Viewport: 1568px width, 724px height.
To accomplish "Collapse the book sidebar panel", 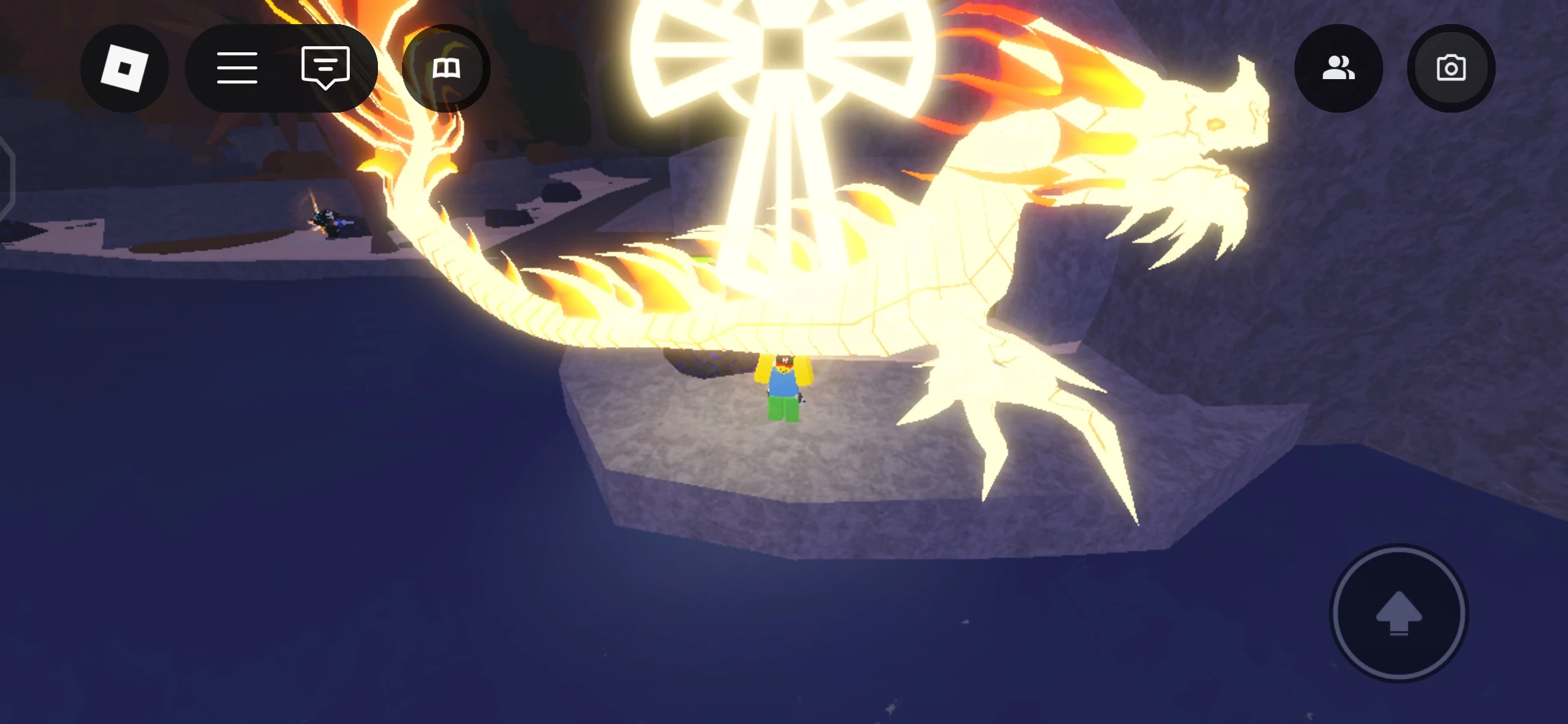I will coord(446,67).
